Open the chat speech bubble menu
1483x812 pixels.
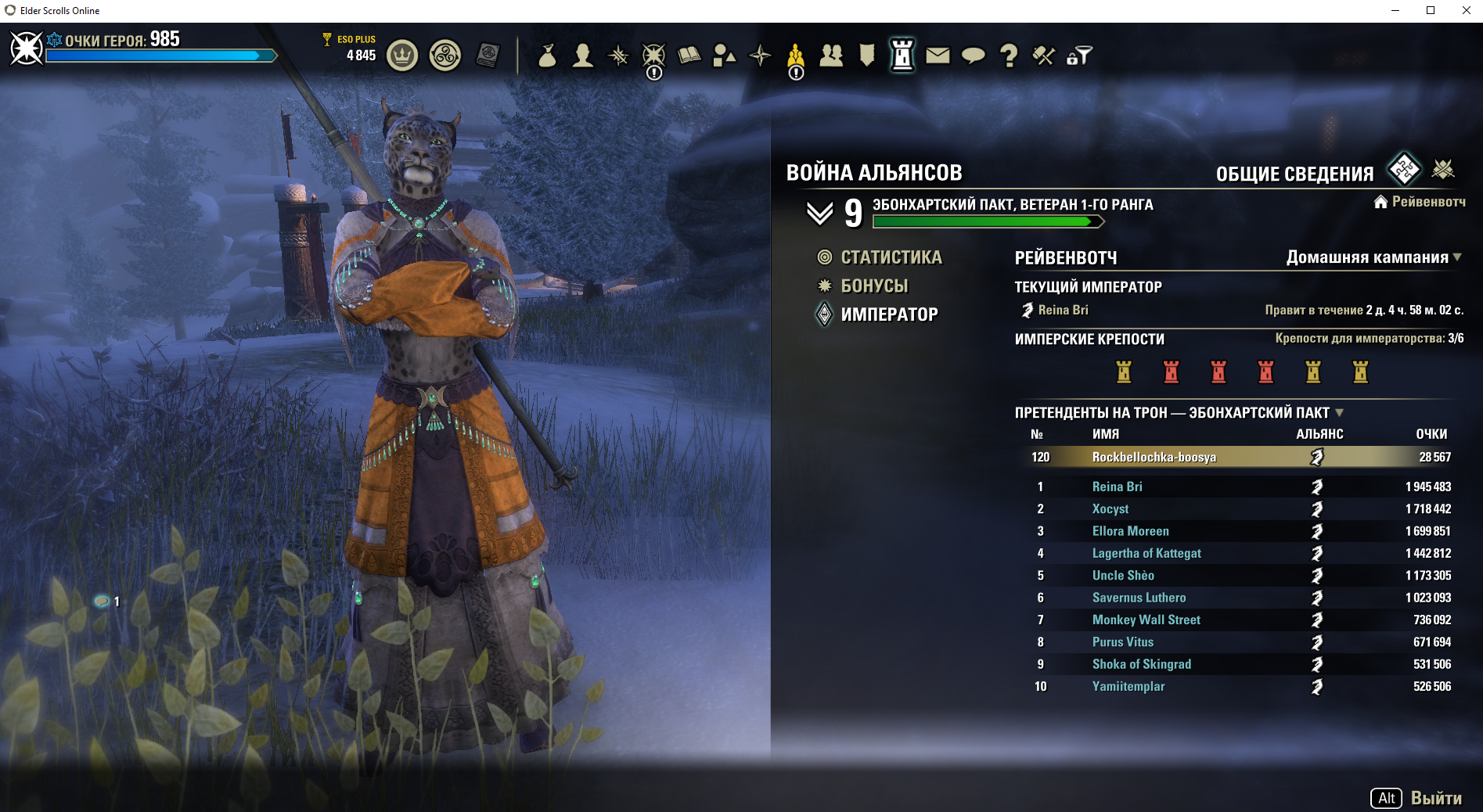[x=973, y=56]
